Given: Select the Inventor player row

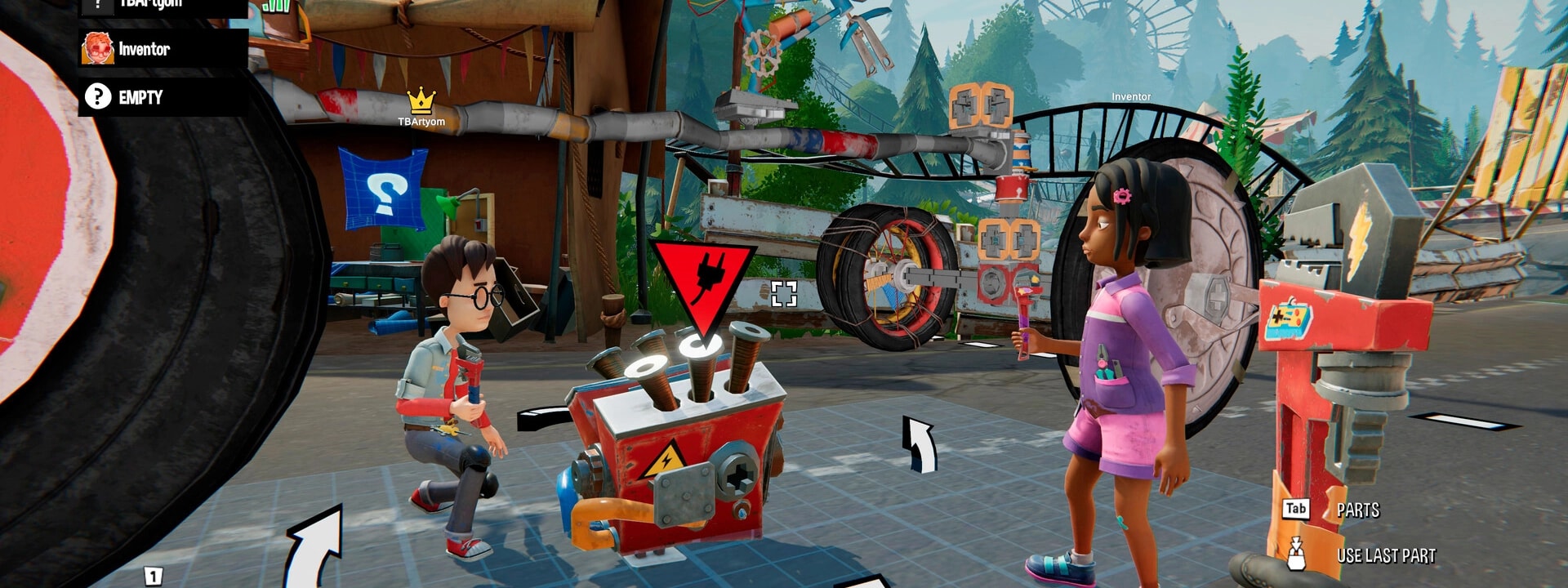Looking at the screenshot, I should [163, 49].
